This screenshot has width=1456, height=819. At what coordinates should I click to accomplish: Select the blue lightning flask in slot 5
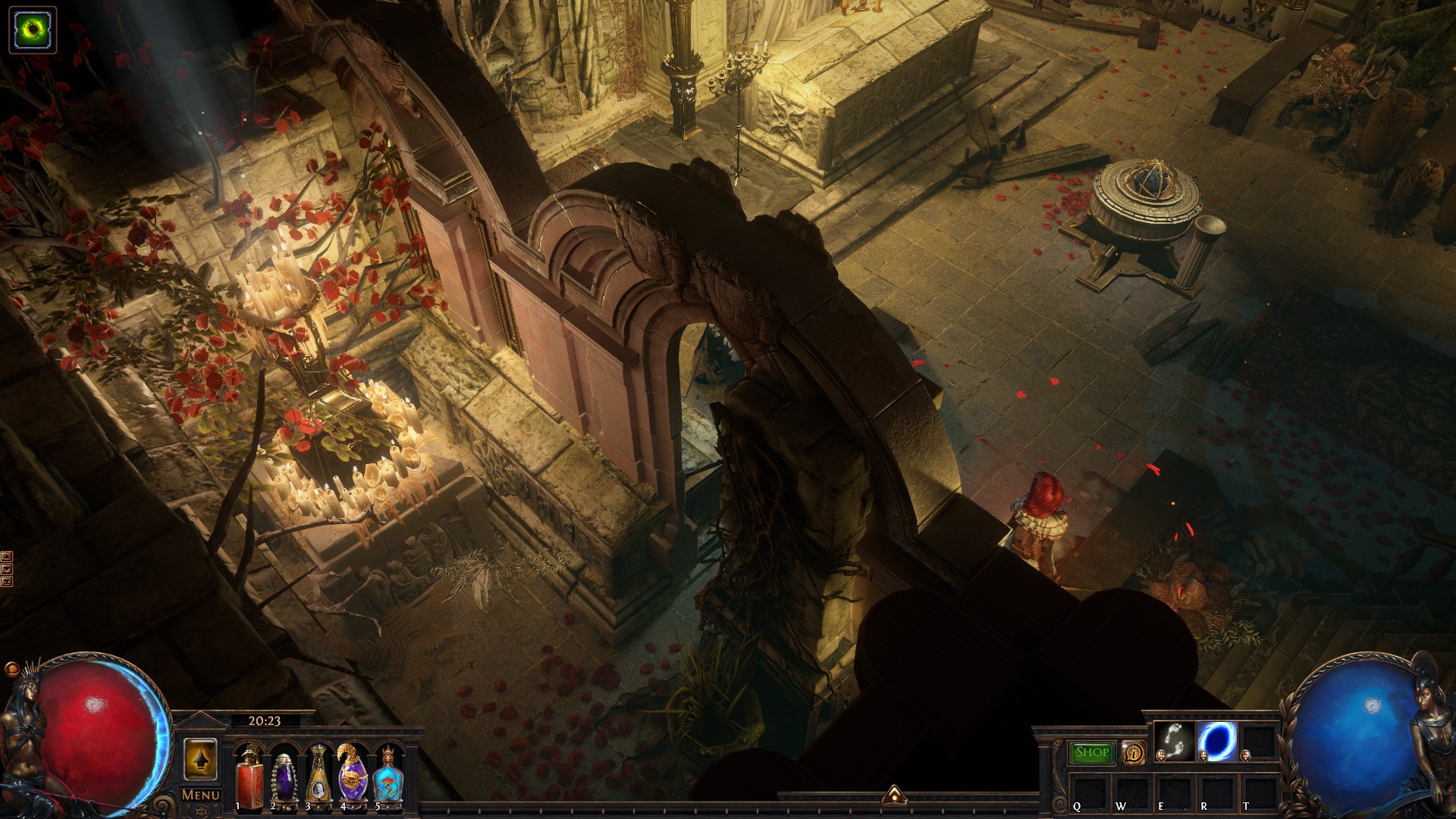pos(388,775)
